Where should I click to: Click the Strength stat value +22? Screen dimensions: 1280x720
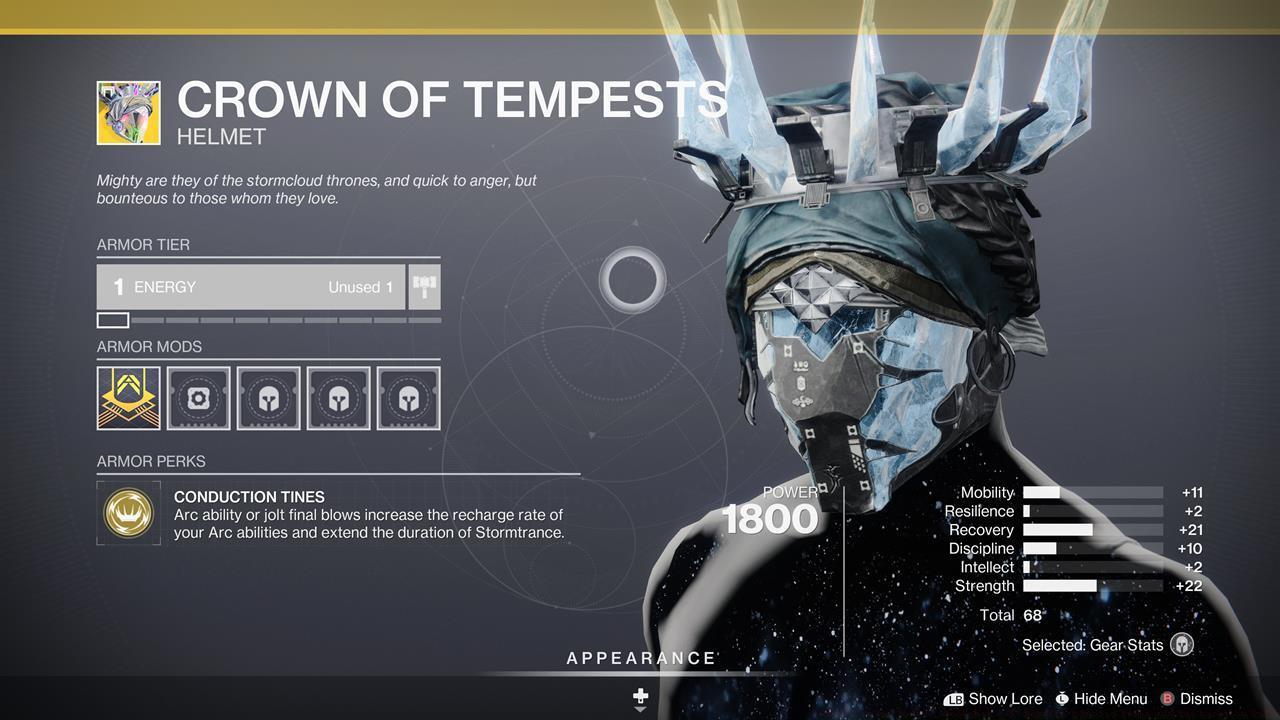click(1191, 585)
